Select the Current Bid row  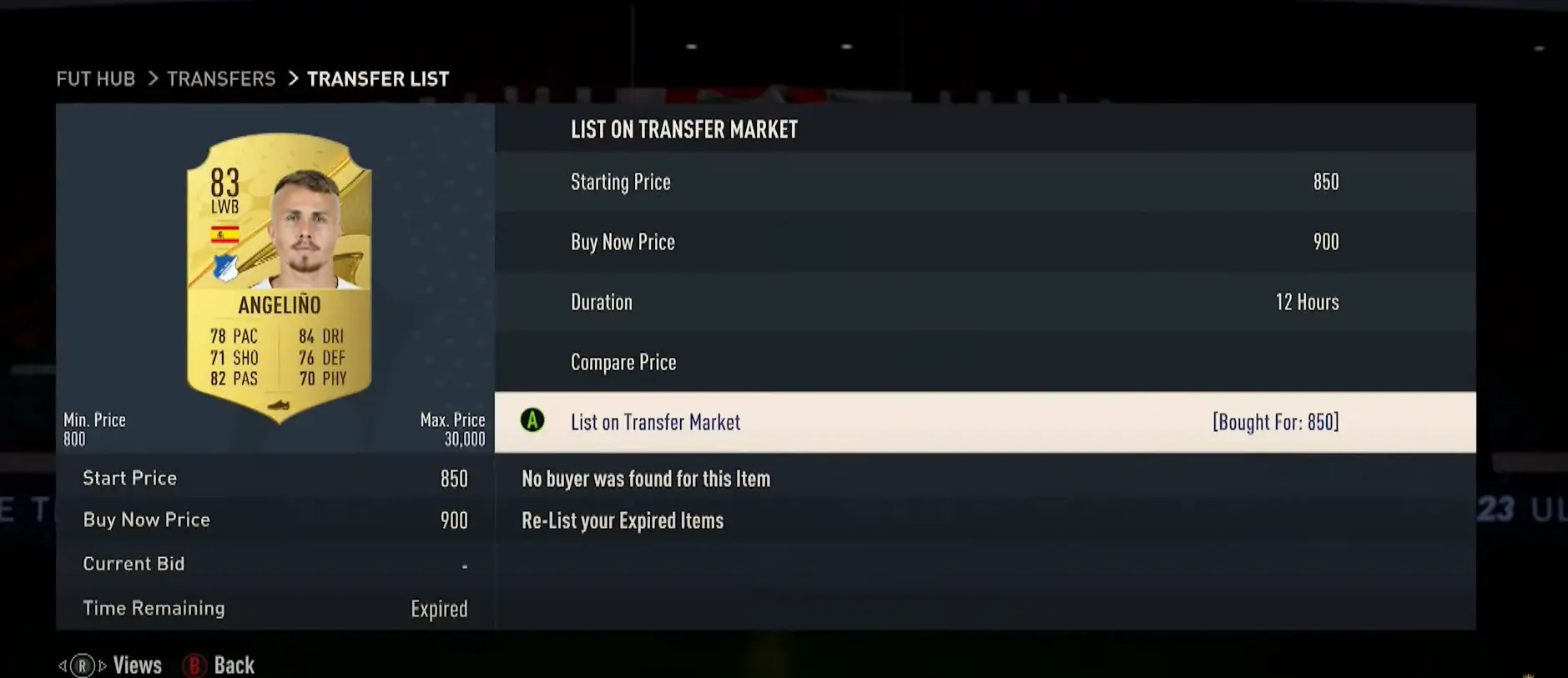(275, 564)
